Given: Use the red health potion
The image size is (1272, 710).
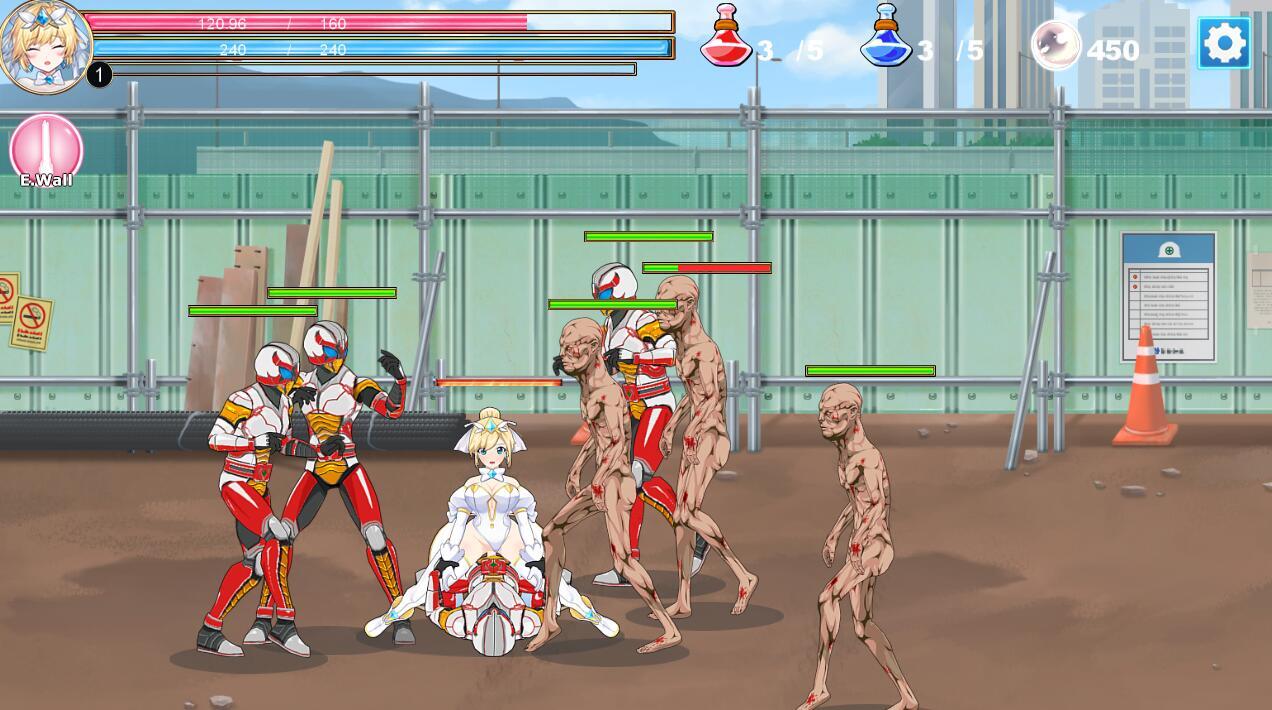Looking at the screenshot, I should [x=726, y=38].
